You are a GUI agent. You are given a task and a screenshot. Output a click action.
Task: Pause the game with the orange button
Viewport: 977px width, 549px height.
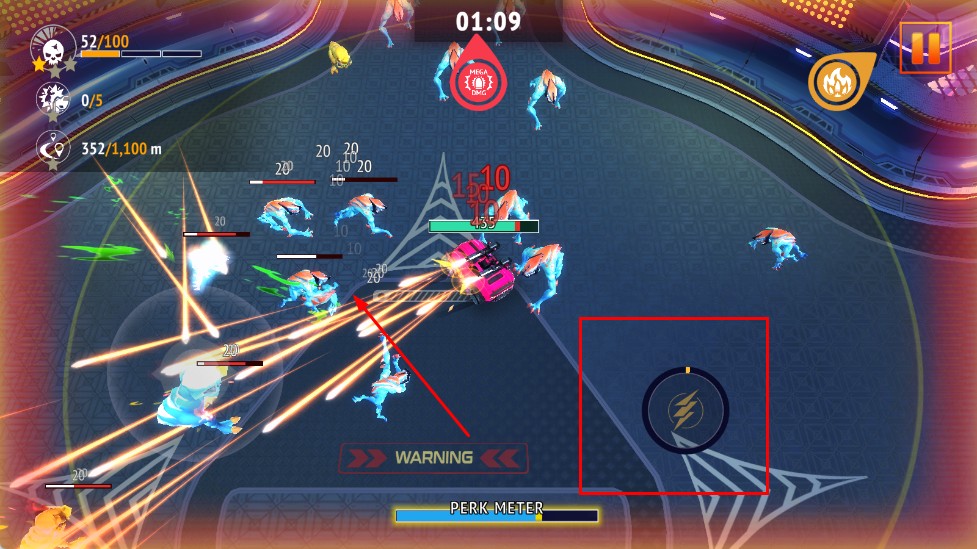925,48
